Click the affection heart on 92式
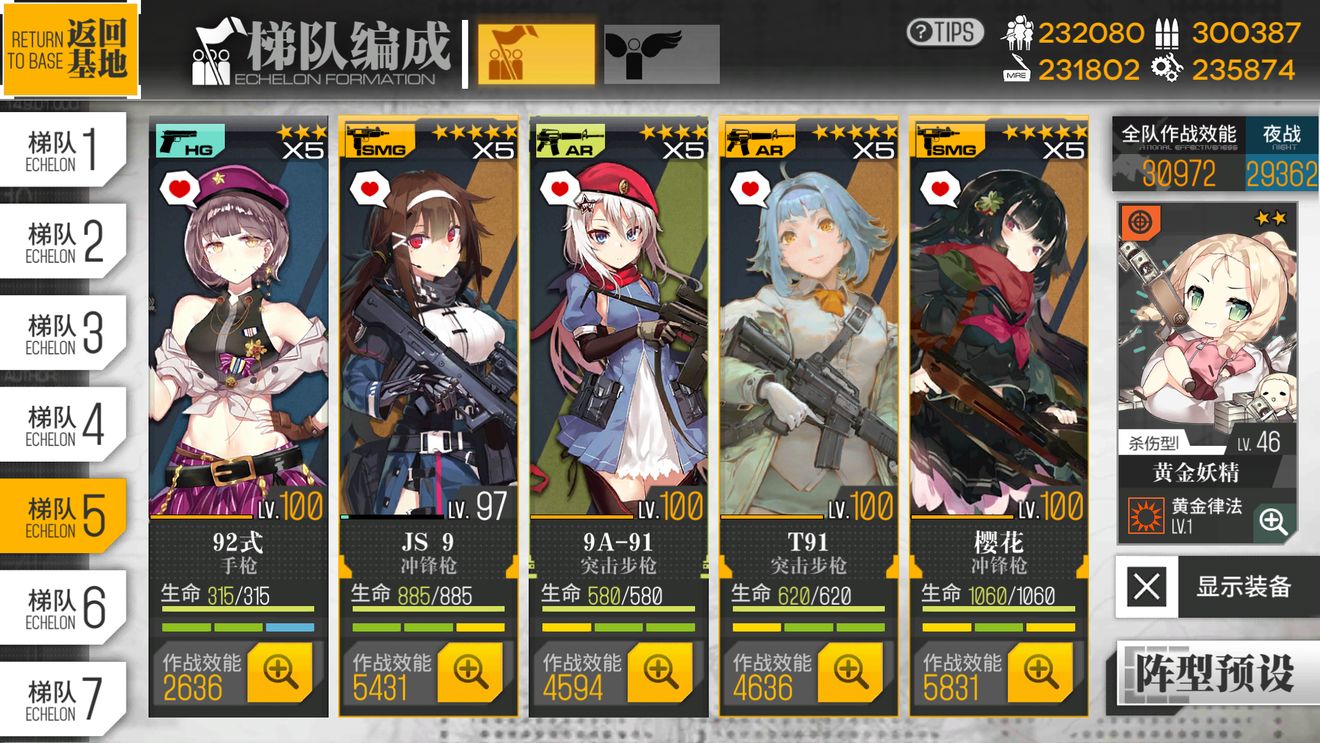This screenshot has width=1320, height=743. click(178, 186)
